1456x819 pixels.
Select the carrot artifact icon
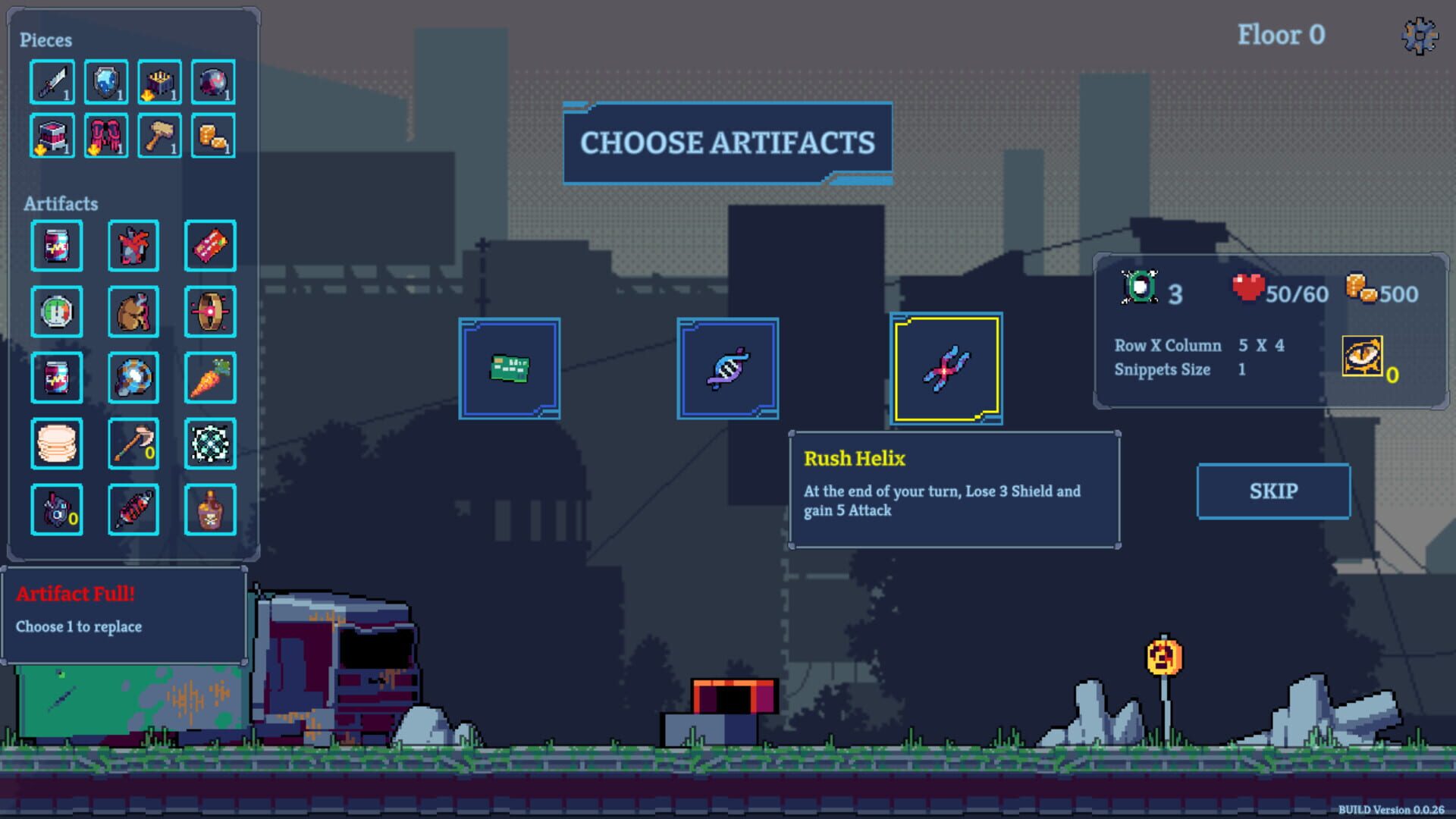[x=210, y=377]
